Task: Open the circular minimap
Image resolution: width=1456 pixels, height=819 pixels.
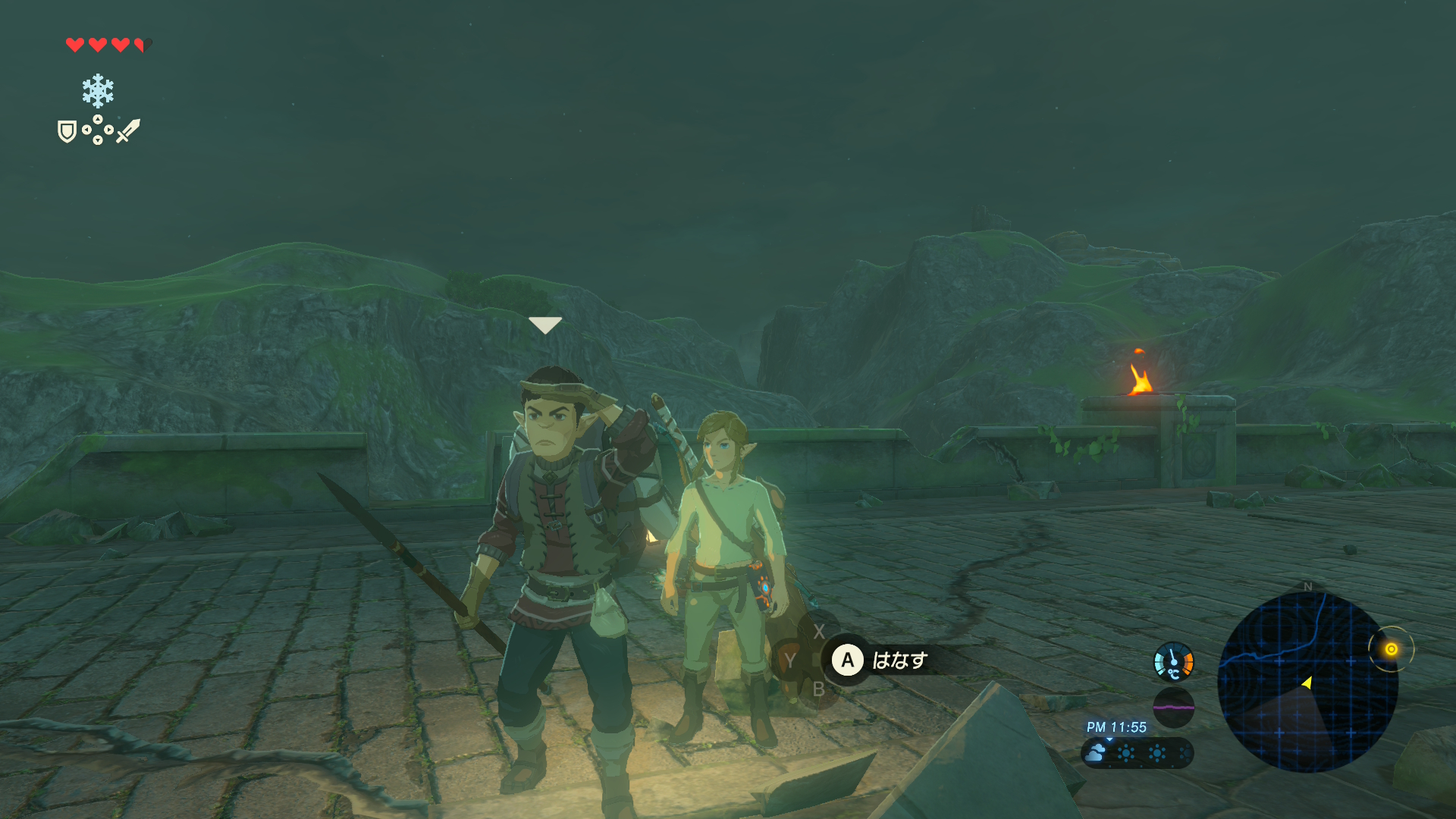Action: click(x=1307, y=682)
